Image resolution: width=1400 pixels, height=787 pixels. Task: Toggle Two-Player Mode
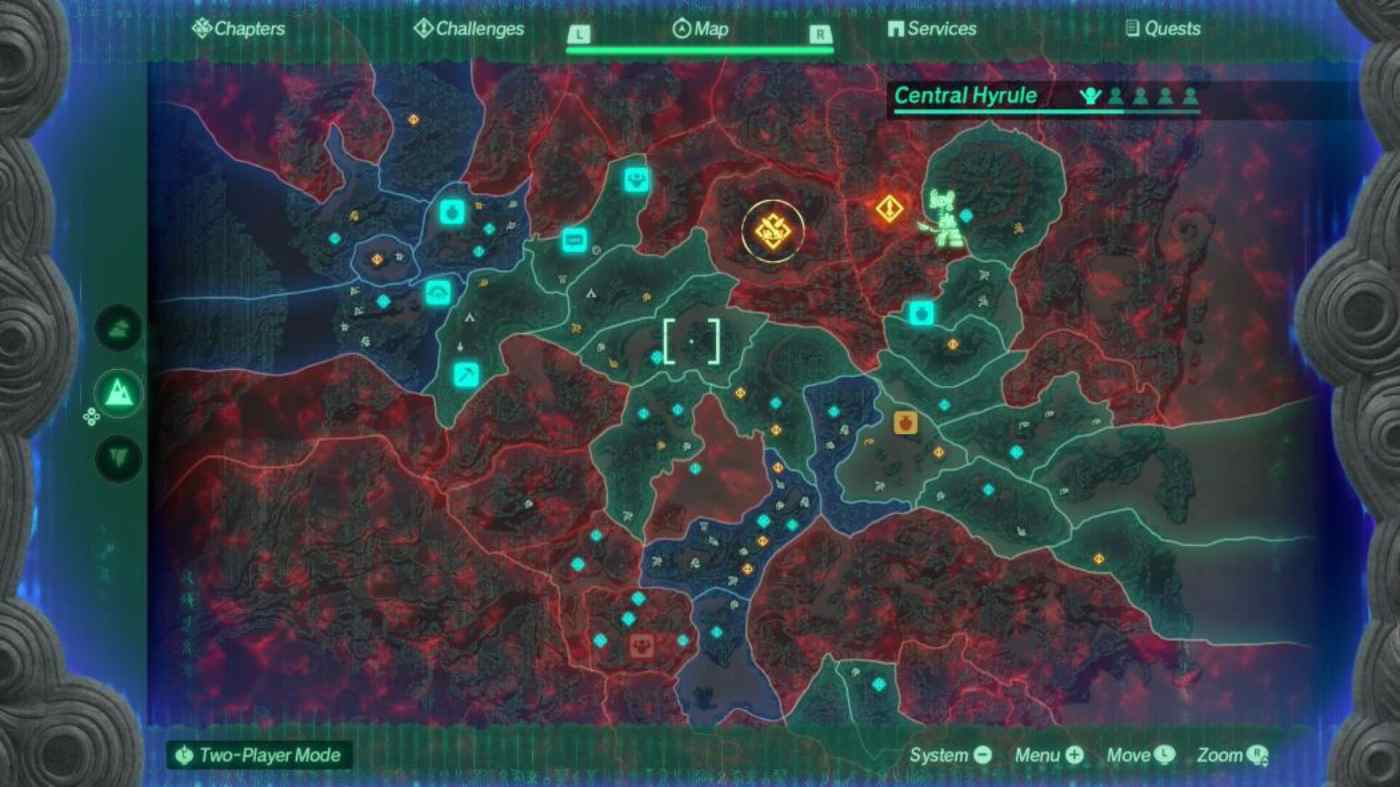[x=259, y=755]
